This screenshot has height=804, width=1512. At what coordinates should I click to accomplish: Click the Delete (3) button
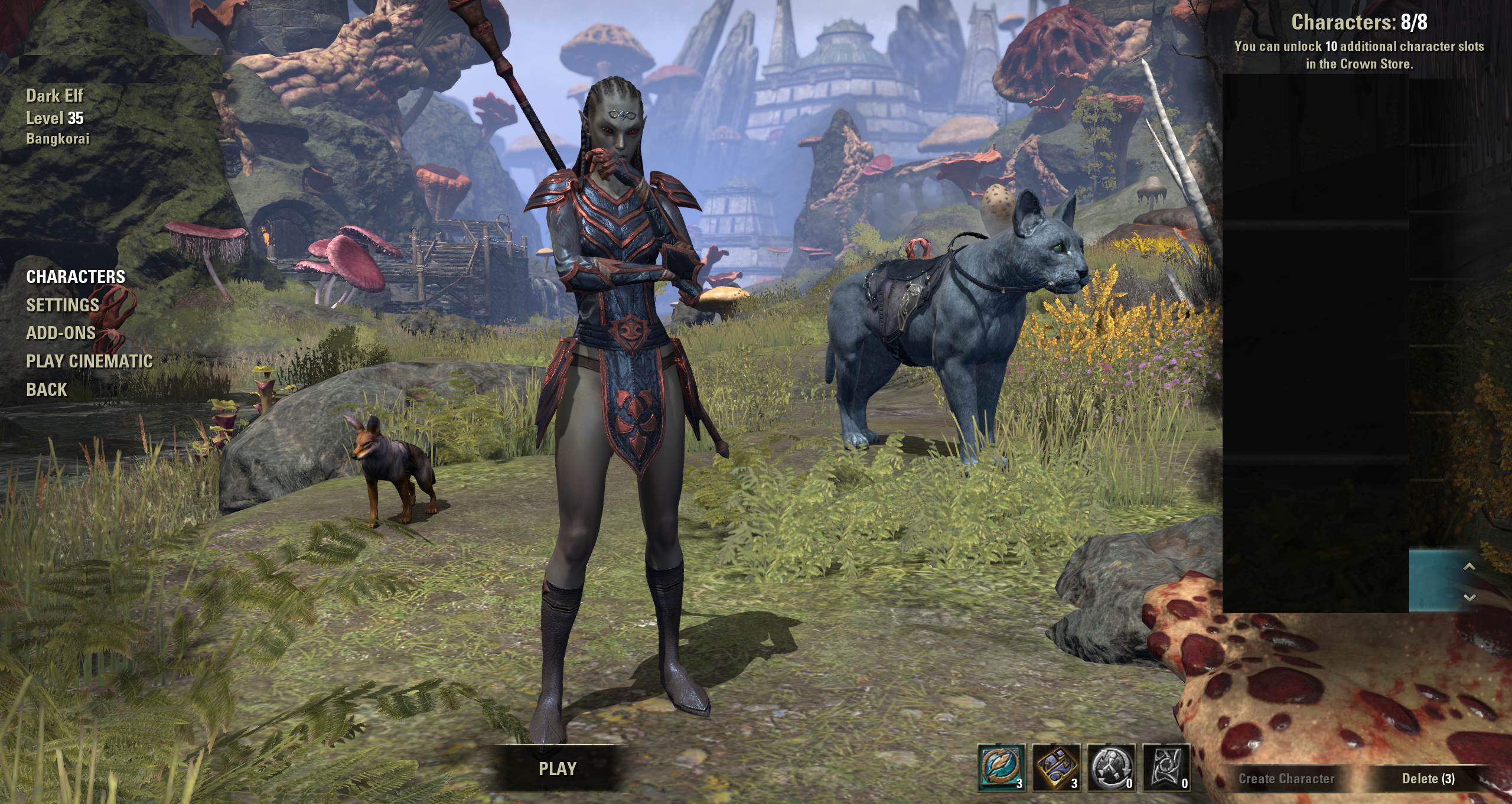[1428, 779]
